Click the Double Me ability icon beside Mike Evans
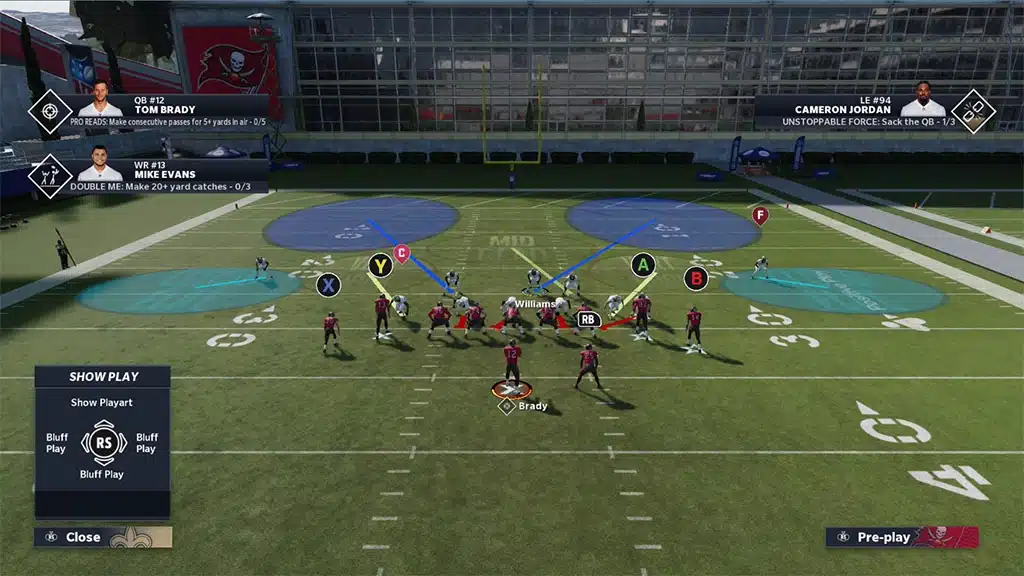This screenshot has height=576, width=1024. click(x=49, y=174)
